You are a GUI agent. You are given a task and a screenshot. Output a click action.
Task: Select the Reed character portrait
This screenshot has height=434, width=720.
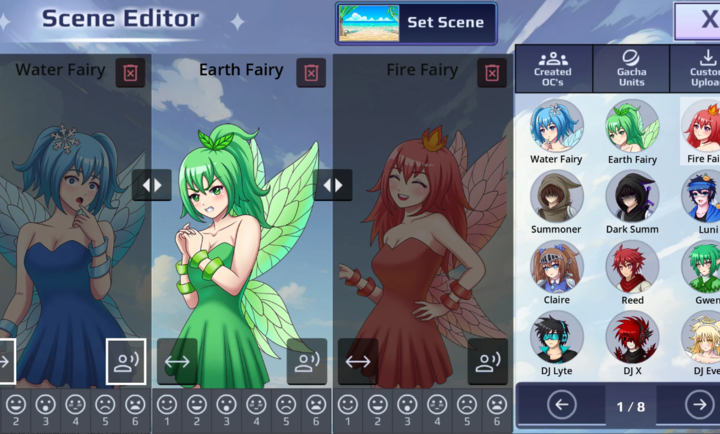(x=632, y=266)
